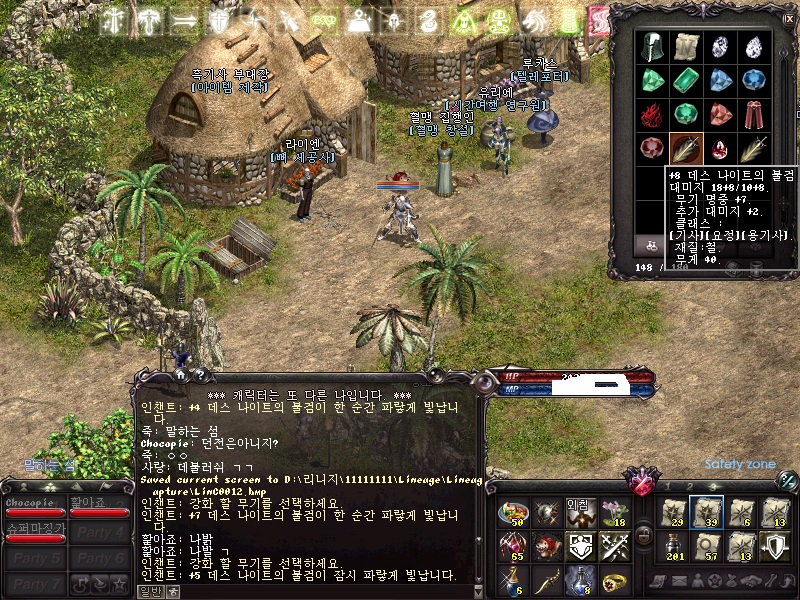This screenshot has height=600, width=800.
Task: Use the pink flower hotbar item
Action: (613, 513)
